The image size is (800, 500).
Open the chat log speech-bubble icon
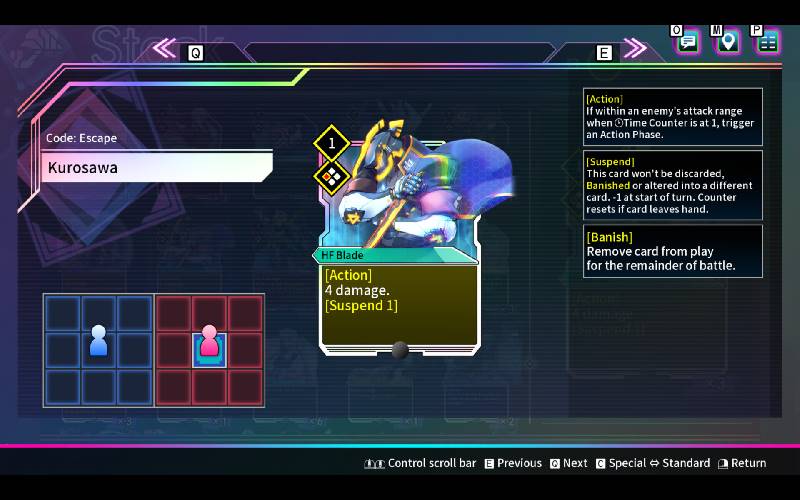[x=687, y=42]
